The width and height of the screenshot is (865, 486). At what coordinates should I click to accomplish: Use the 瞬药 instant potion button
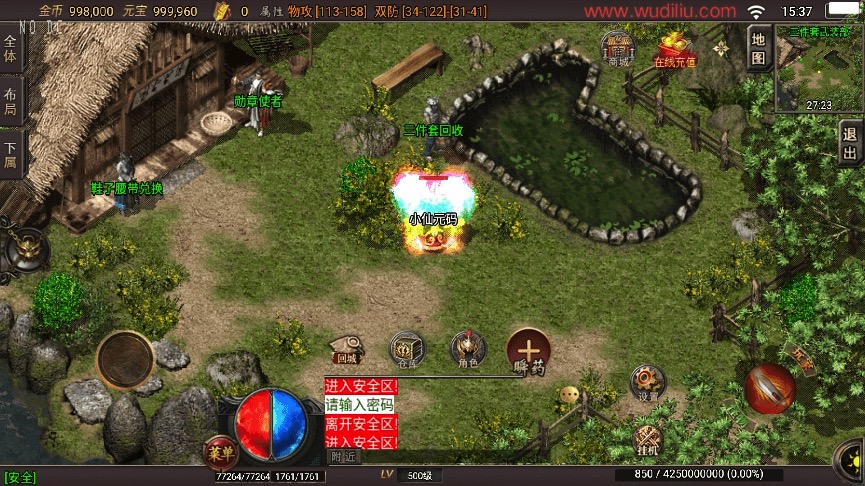click(528, 351)
